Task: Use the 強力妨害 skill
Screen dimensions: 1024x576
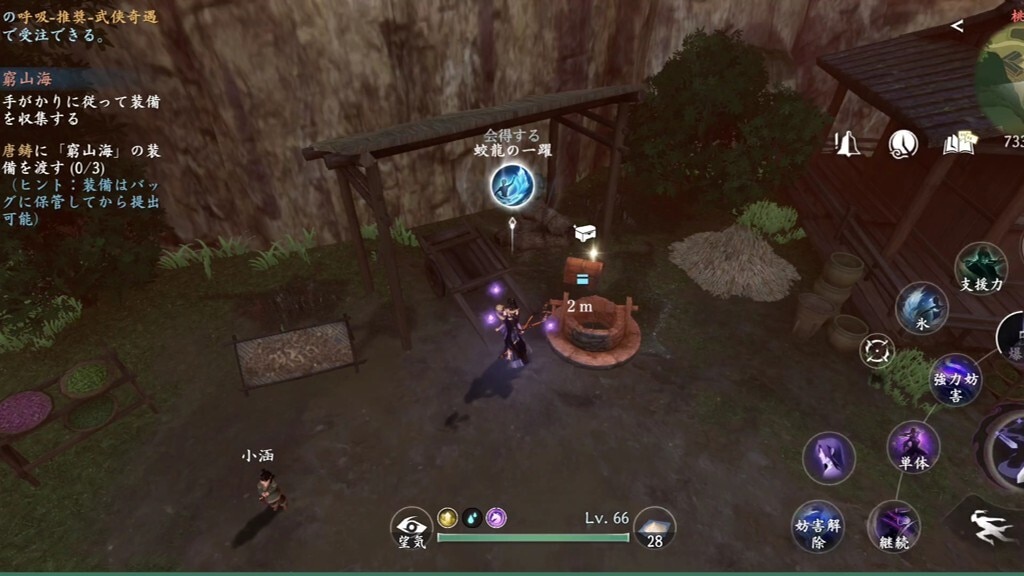Action: pyautogui.click(x=956, y=380)
